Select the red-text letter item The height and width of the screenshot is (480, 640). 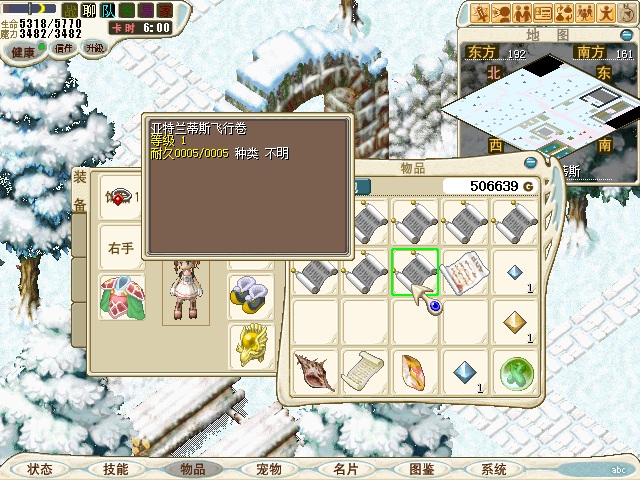coord(465,273)
